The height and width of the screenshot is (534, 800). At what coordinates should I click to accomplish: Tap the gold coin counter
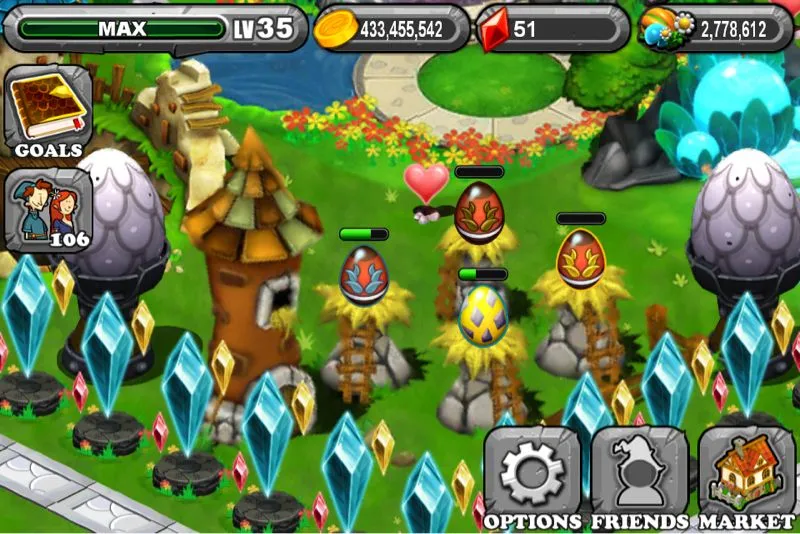click(391, 29)
